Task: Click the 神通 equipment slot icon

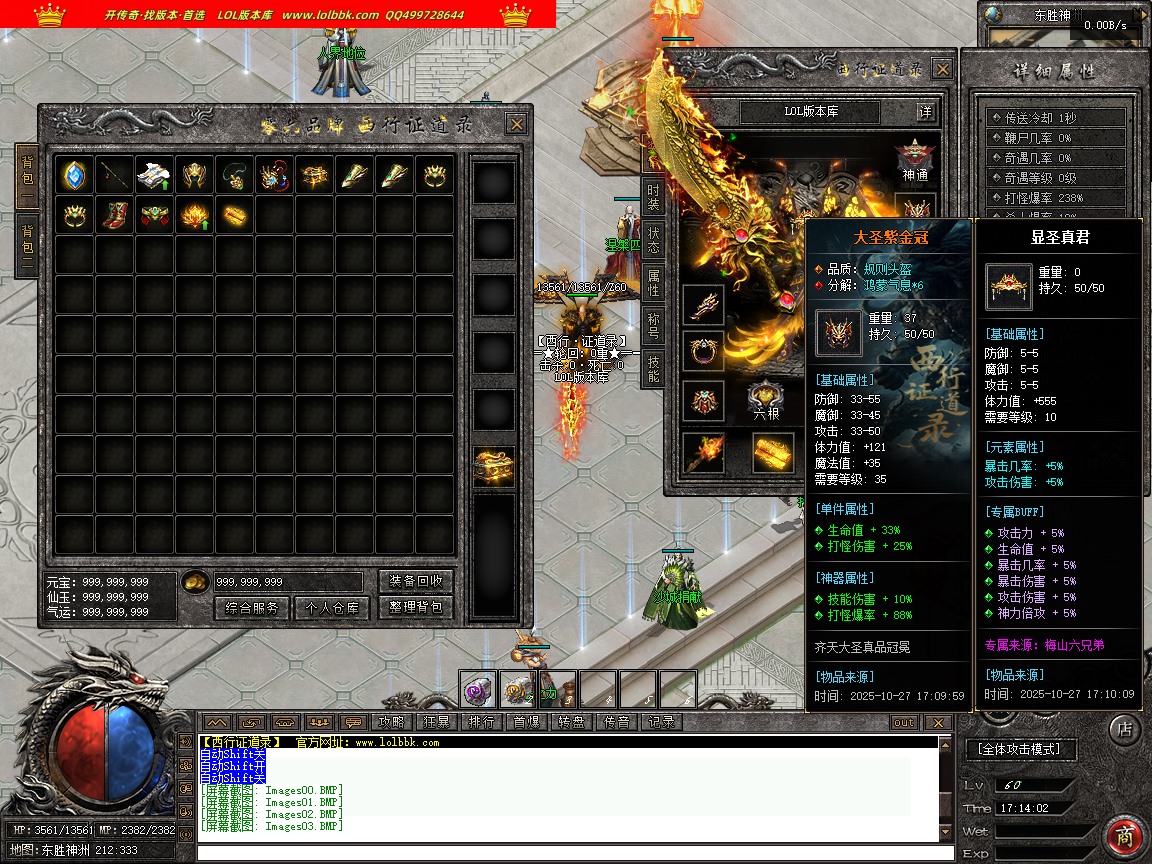Action: 914,158
